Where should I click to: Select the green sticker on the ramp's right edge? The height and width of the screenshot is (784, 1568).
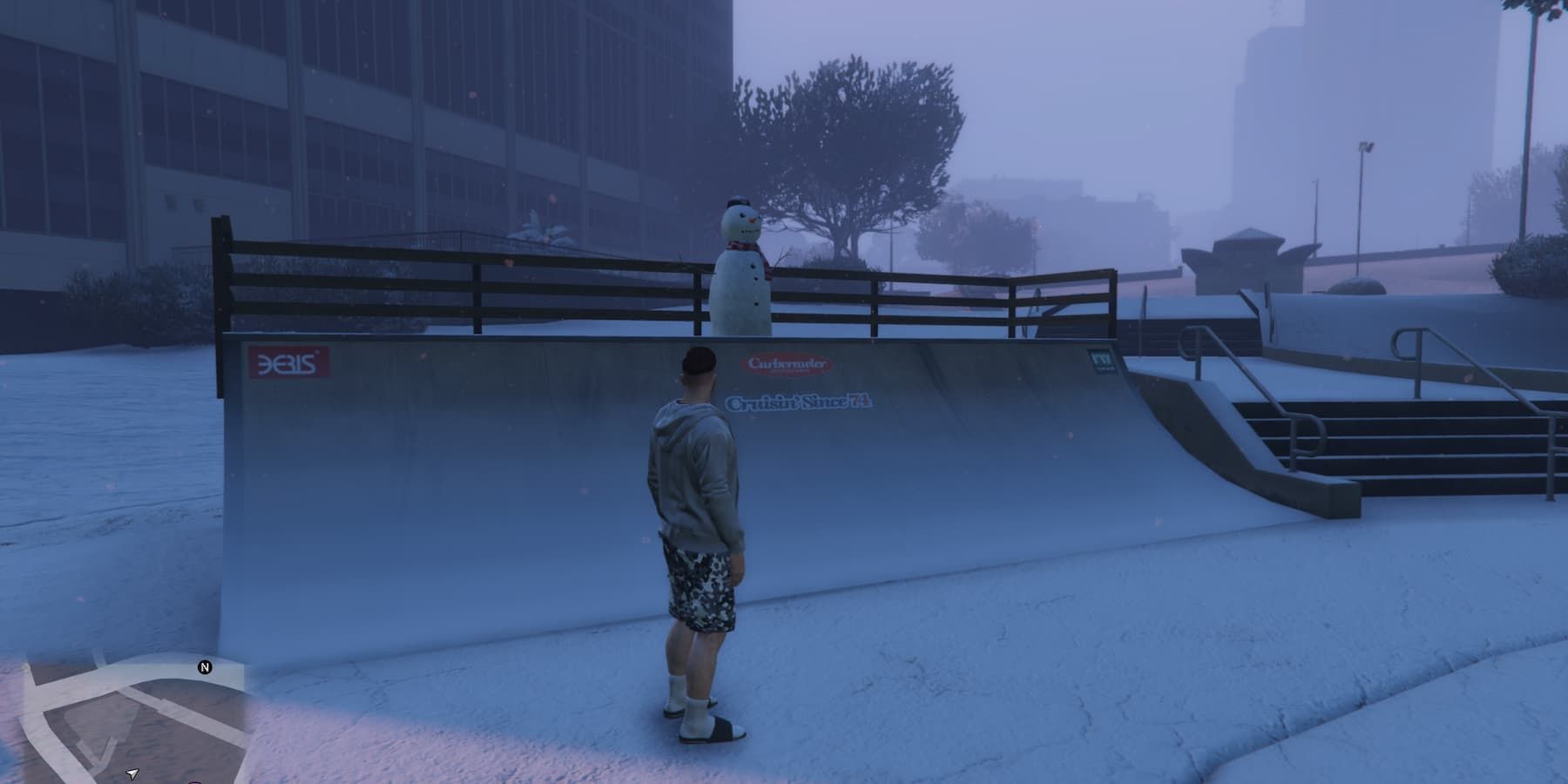point(1102,360)
